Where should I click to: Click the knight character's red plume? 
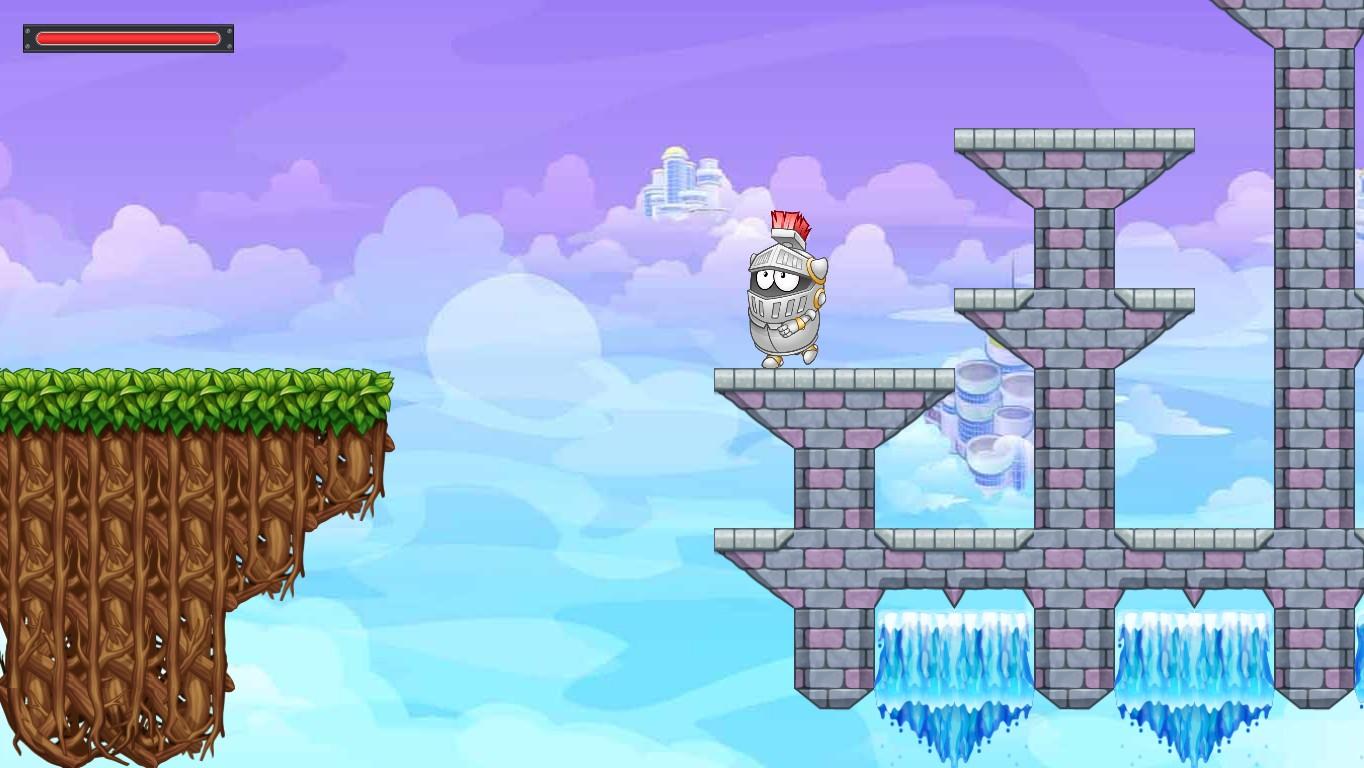(x=789, y=221)
